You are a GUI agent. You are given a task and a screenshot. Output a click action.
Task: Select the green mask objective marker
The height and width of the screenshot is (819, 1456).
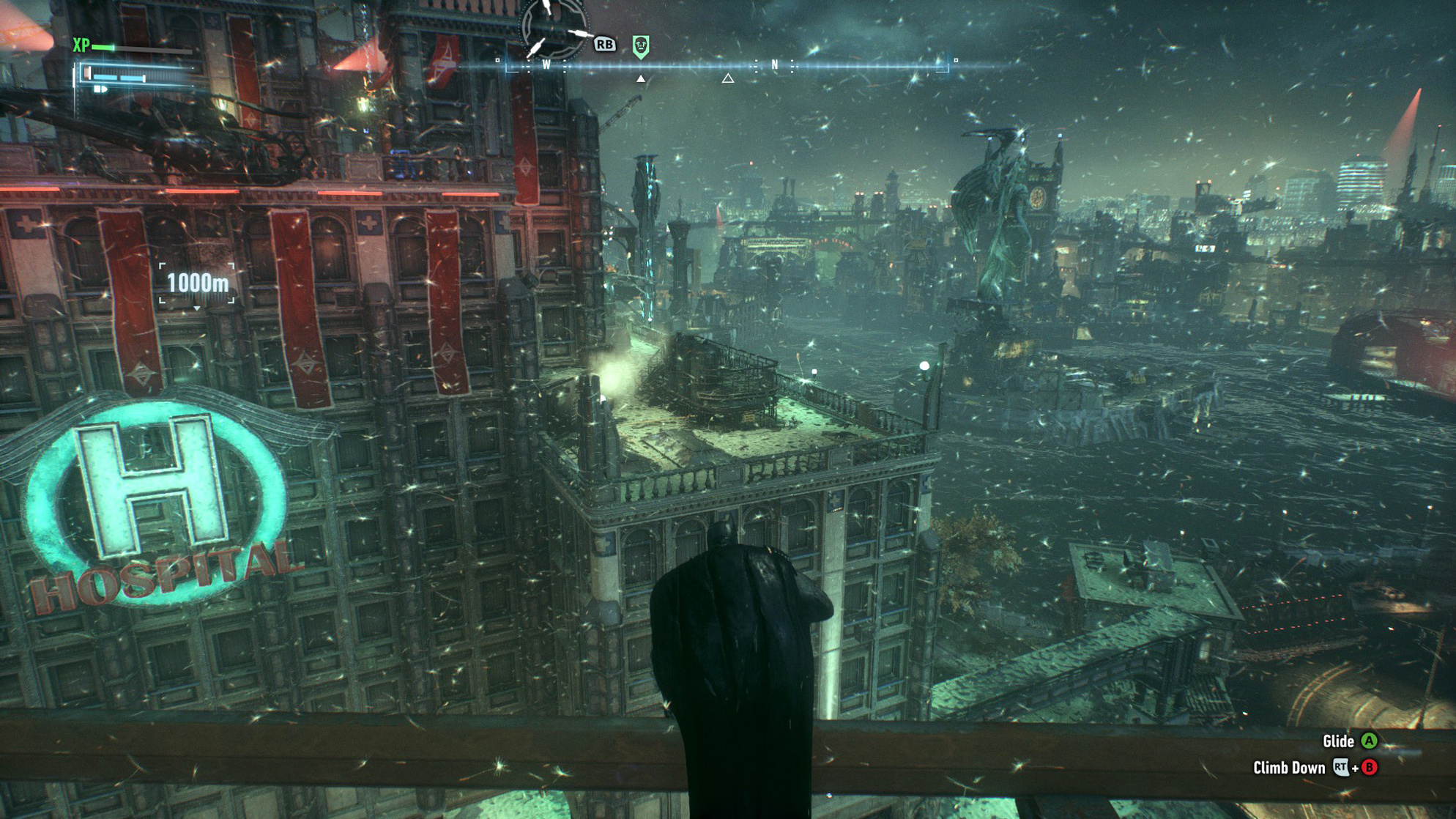(x=641, y=46)
